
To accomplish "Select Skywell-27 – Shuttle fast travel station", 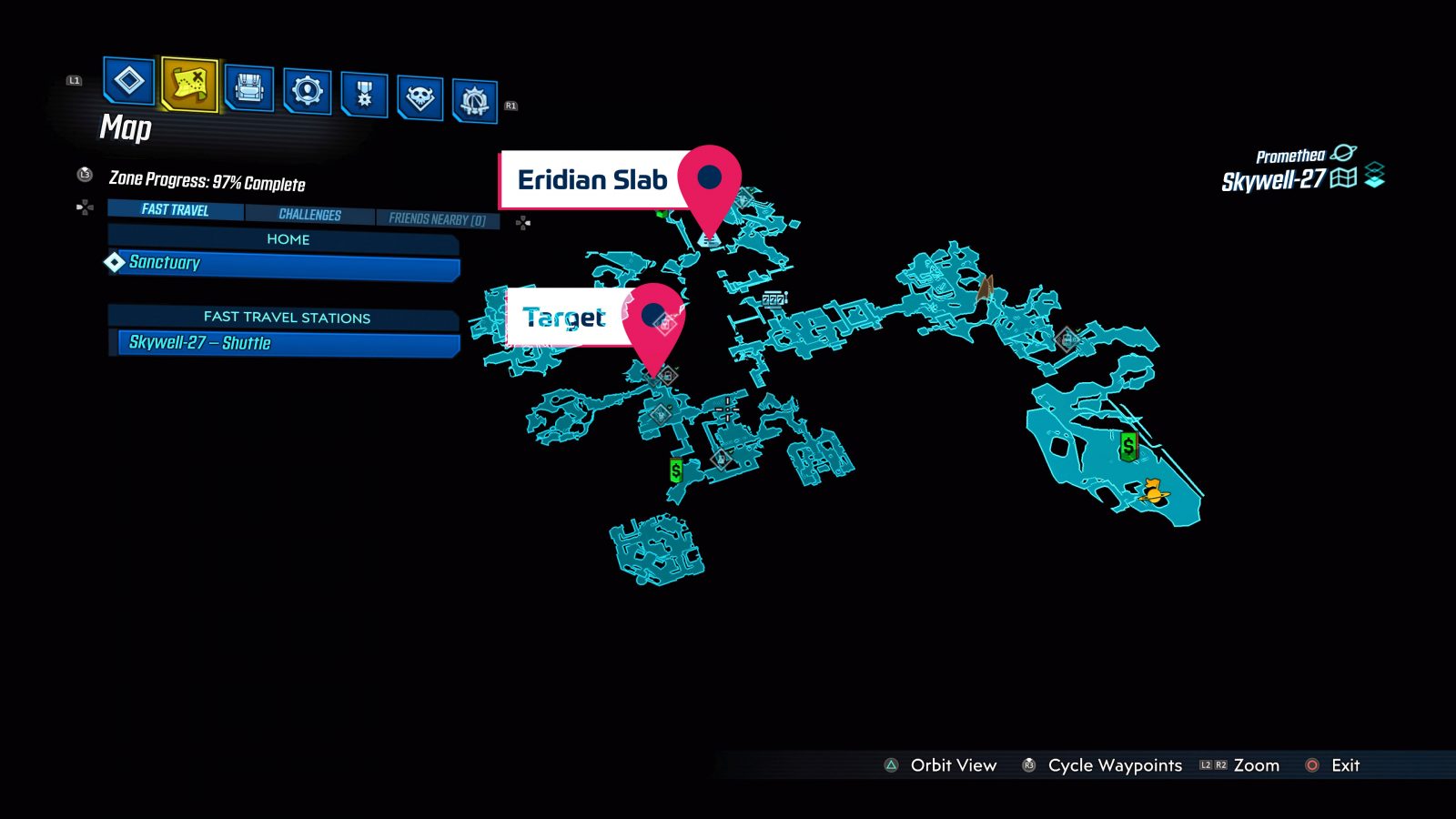I will tap(202, 343).
